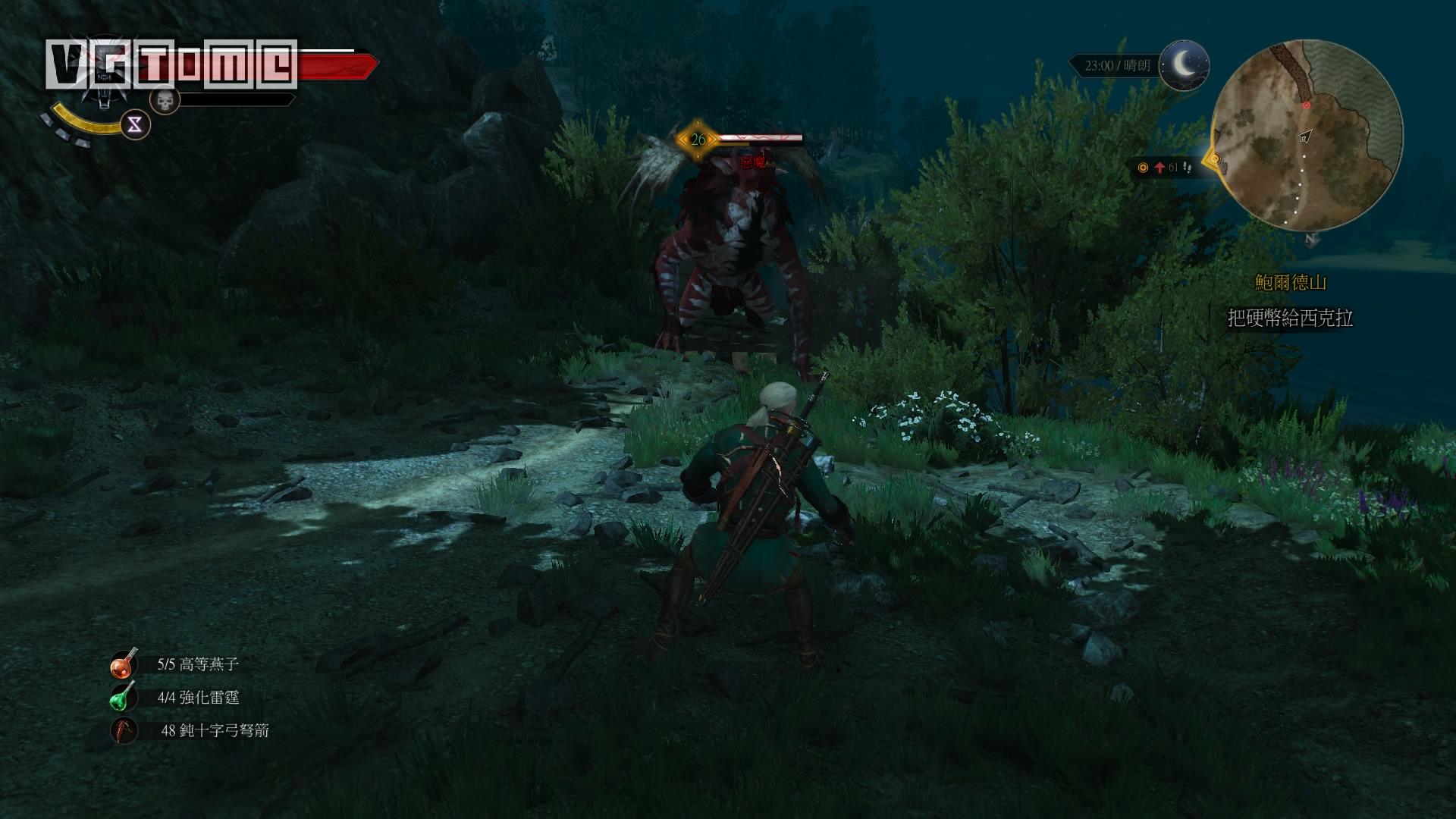Screen dimensions: 1456x819
Task: Click the skull toxicity icon
Action: point(165,99)
